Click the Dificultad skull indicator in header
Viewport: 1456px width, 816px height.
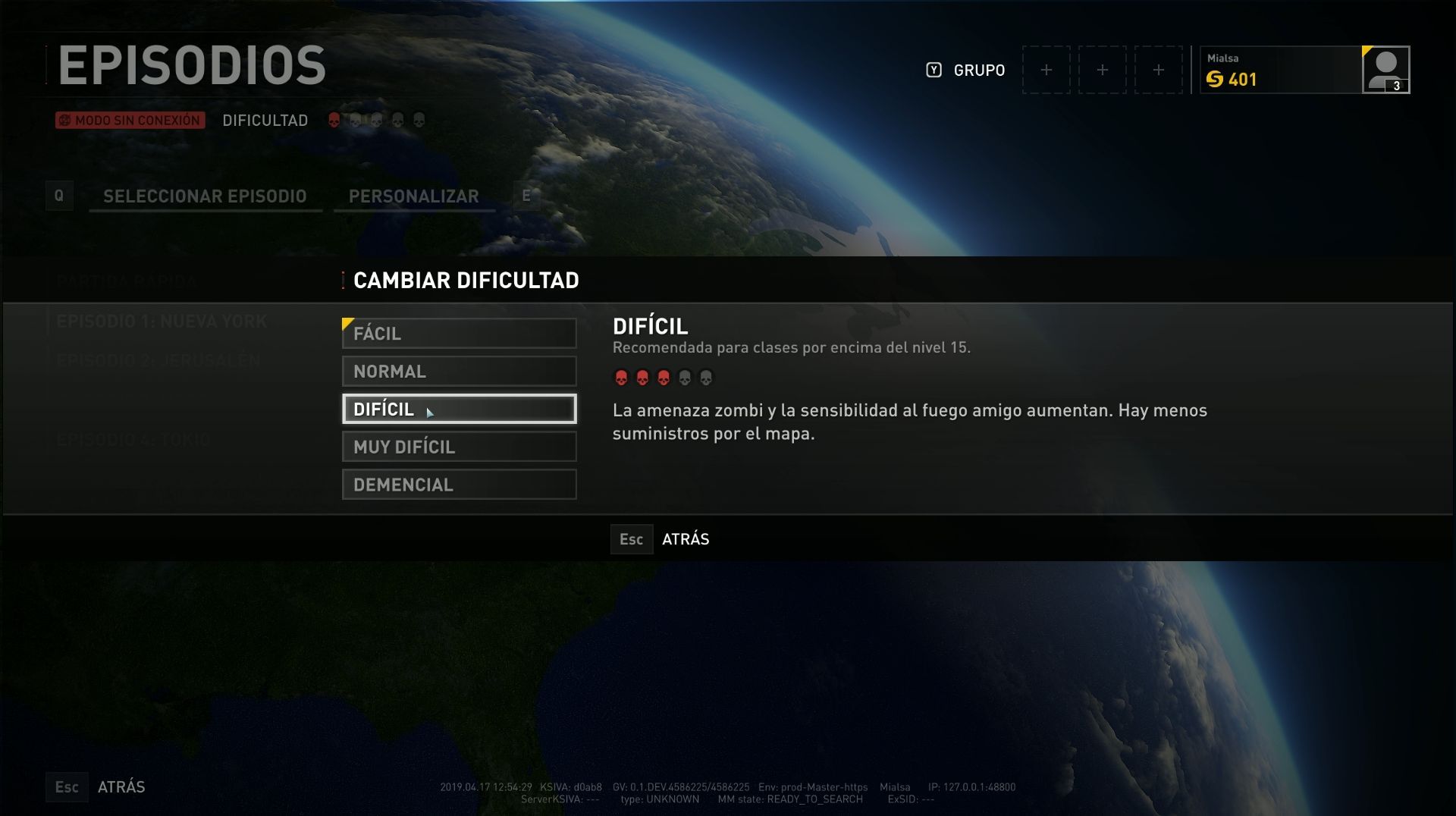[376, 121]
